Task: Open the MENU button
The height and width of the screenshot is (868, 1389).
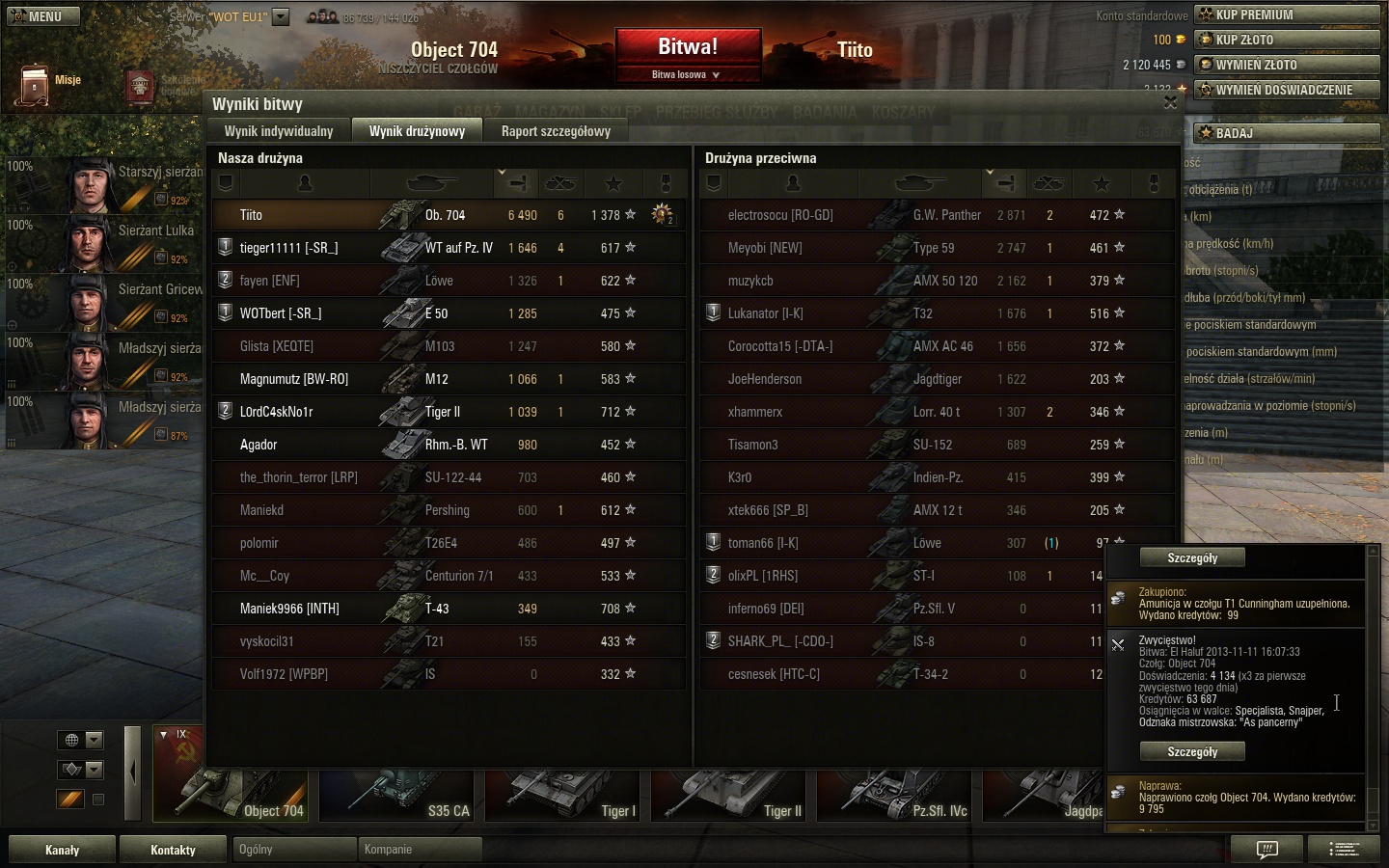Action: click(43, 16)
